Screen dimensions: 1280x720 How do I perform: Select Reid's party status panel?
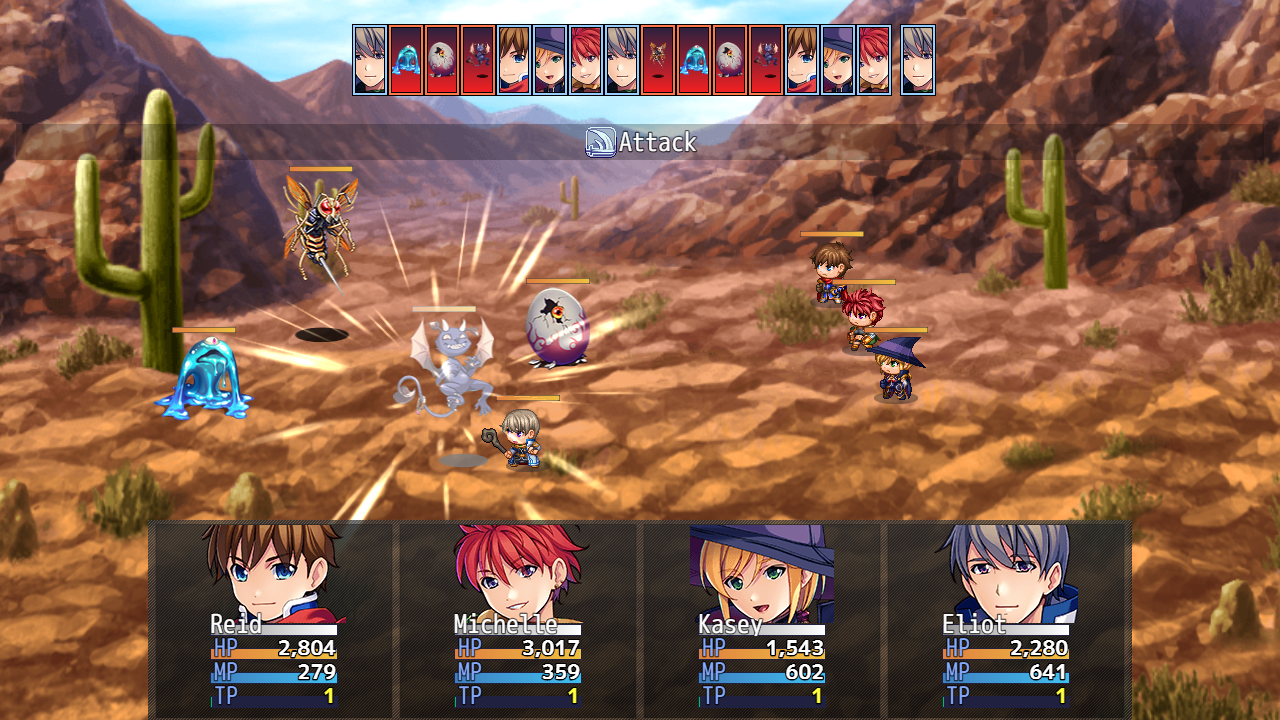point(273,618)
